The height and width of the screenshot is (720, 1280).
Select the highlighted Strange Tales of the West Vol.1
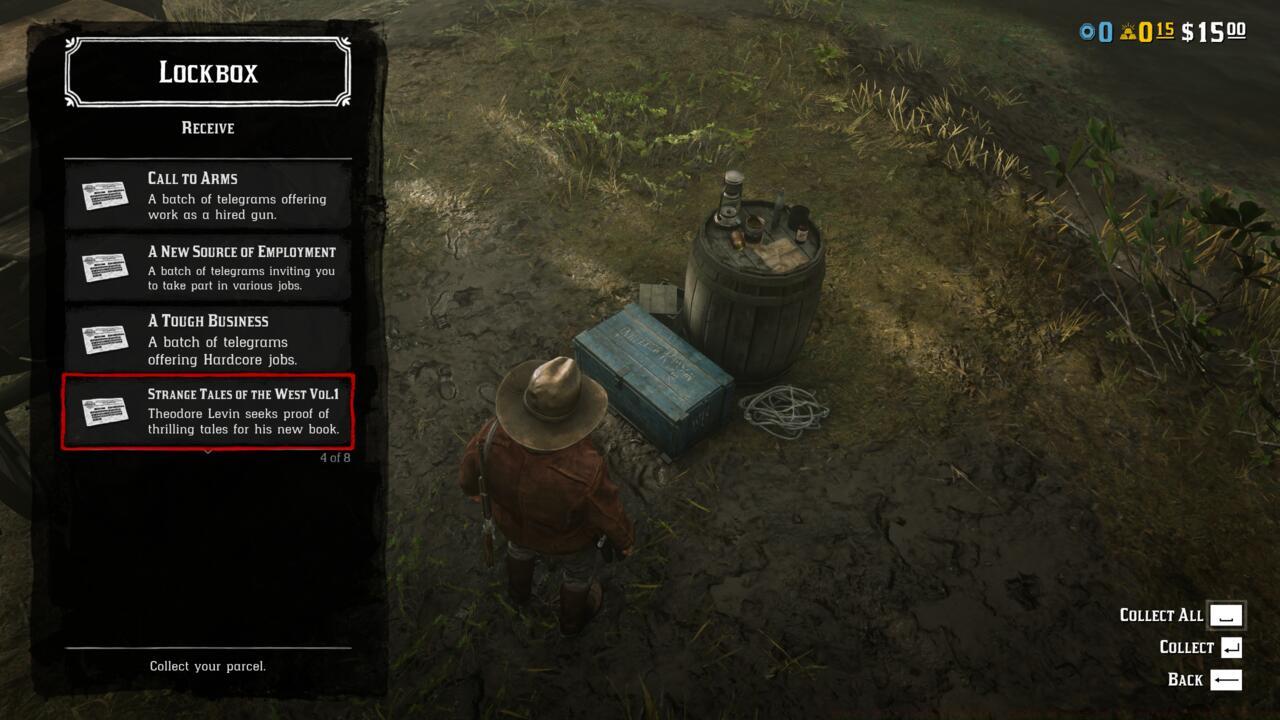point(207,411)
